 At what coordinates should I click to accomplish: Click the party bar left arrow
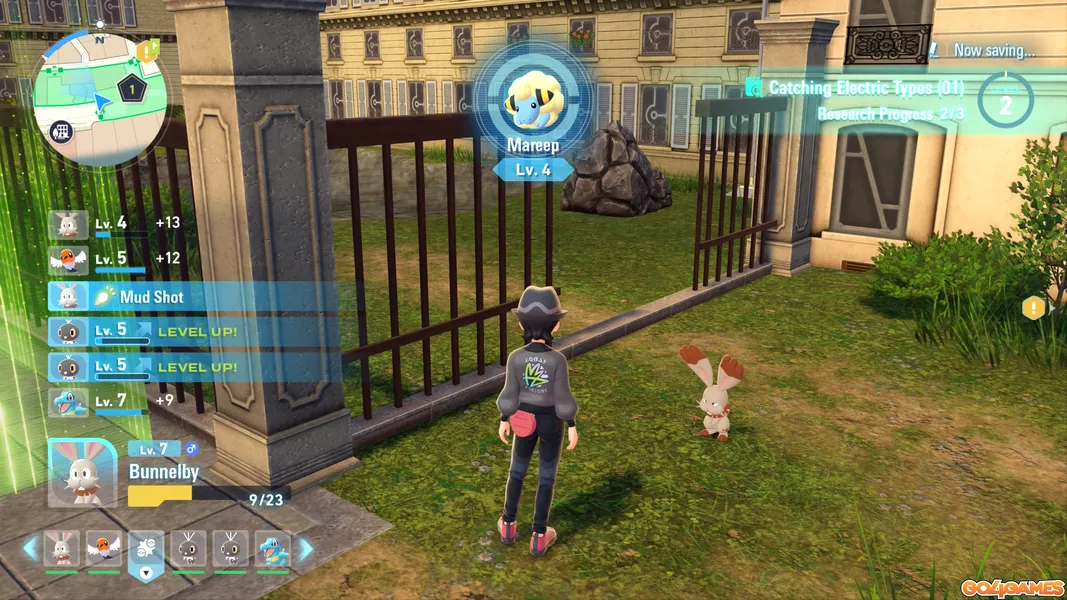click(29, 548)
